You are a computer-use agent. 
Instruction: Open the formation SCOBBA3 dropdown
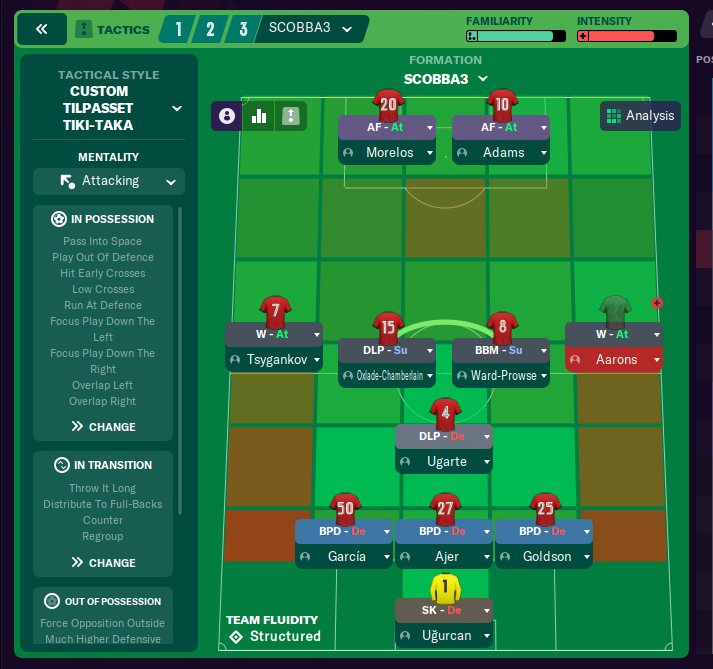click(445, 79)
